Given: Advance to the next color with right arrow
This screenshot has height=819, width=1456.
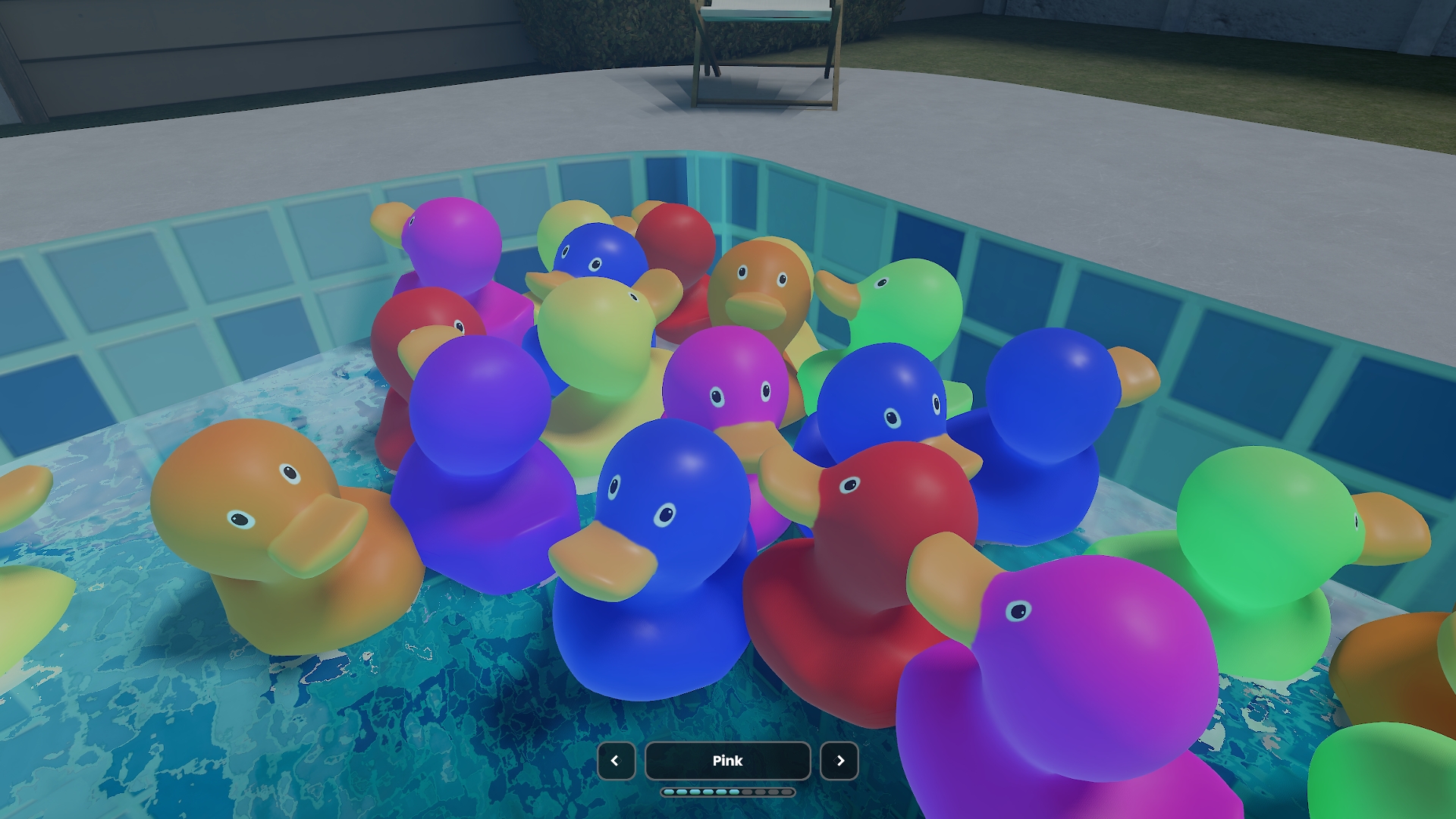Looking at the screenshot, I should click(839, 761).
